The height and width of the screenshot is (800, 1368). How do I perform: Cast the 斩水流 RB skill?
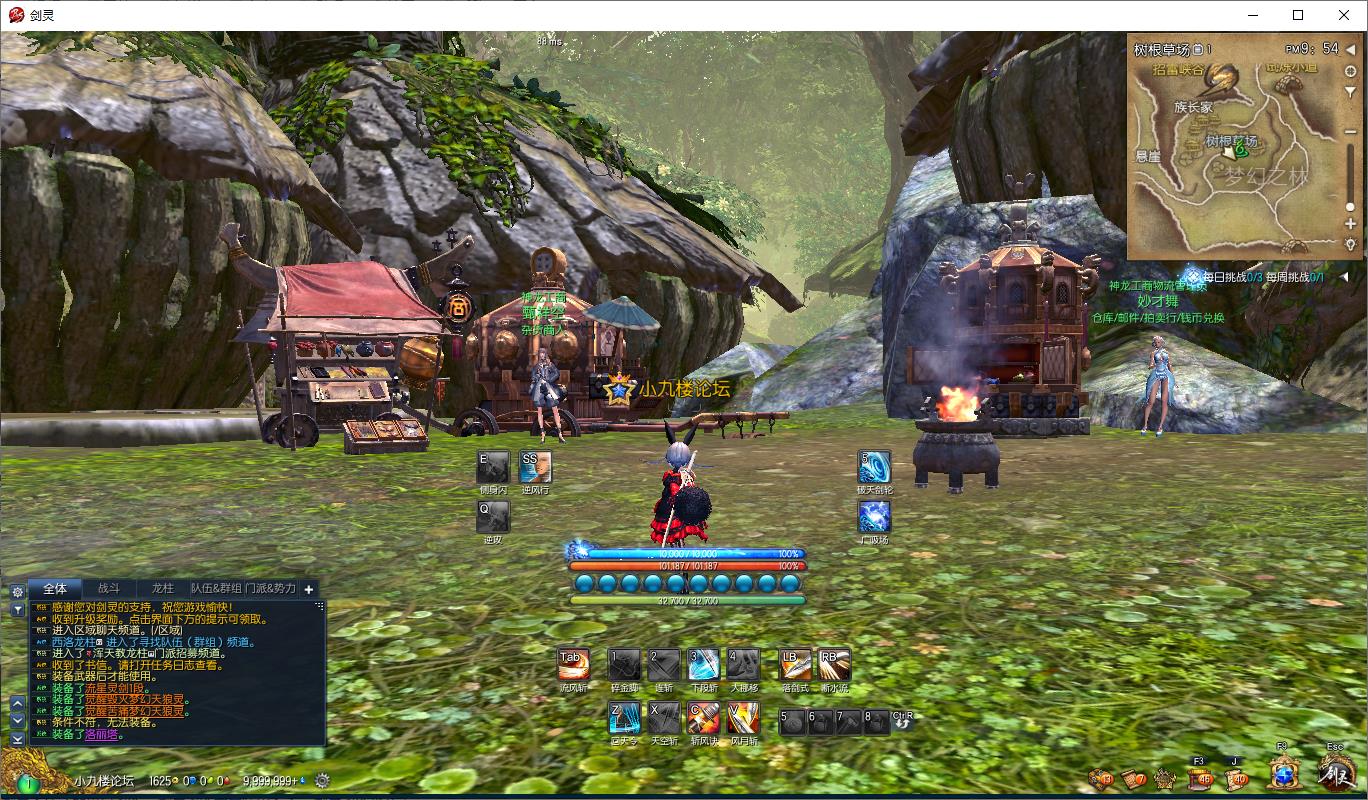(834, 665)
